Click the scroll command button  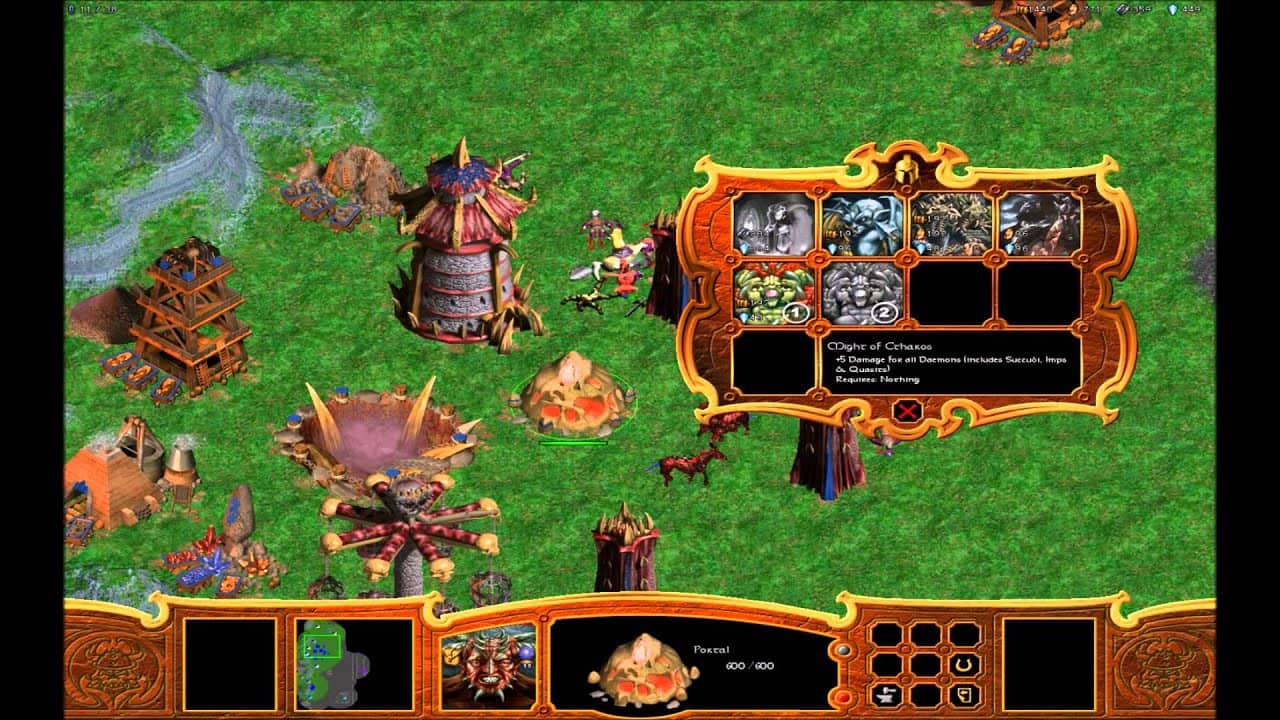[965, 695]
